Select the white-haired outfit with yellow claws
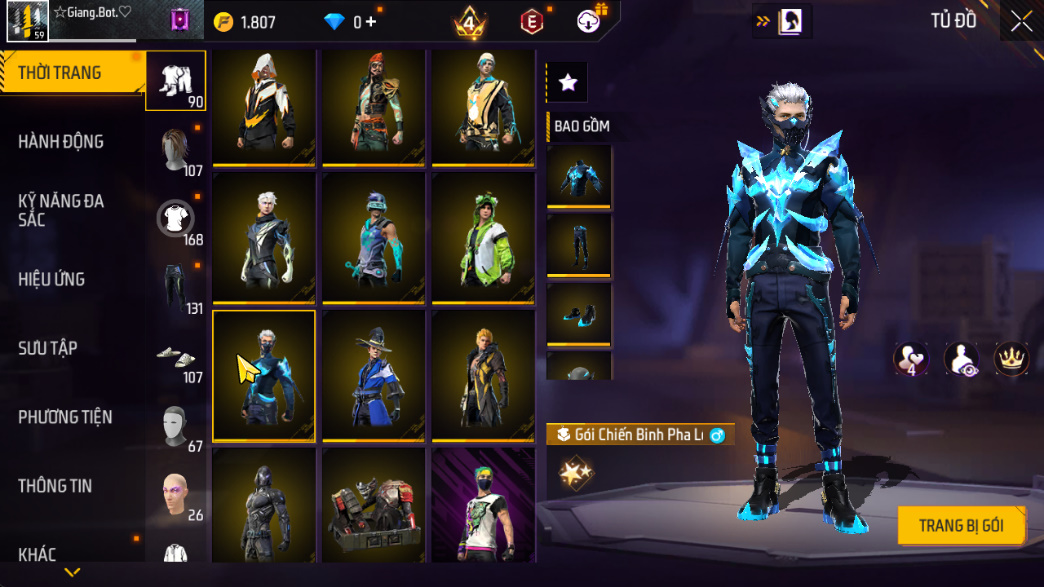 [x=264, y=238]
